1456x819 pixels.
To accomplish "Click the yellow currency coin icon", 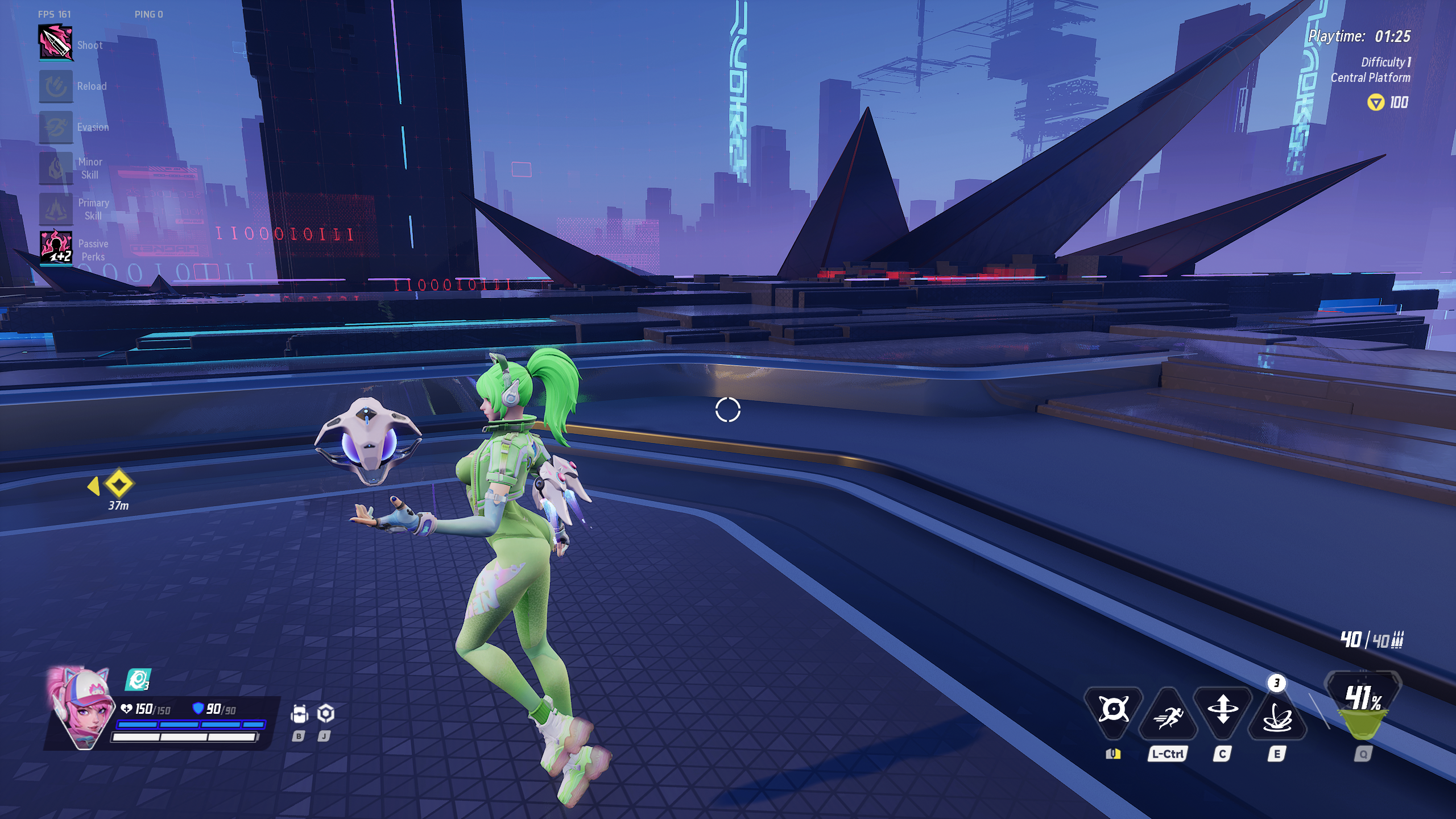I will pyautogui.click(x=1375, y=103).
